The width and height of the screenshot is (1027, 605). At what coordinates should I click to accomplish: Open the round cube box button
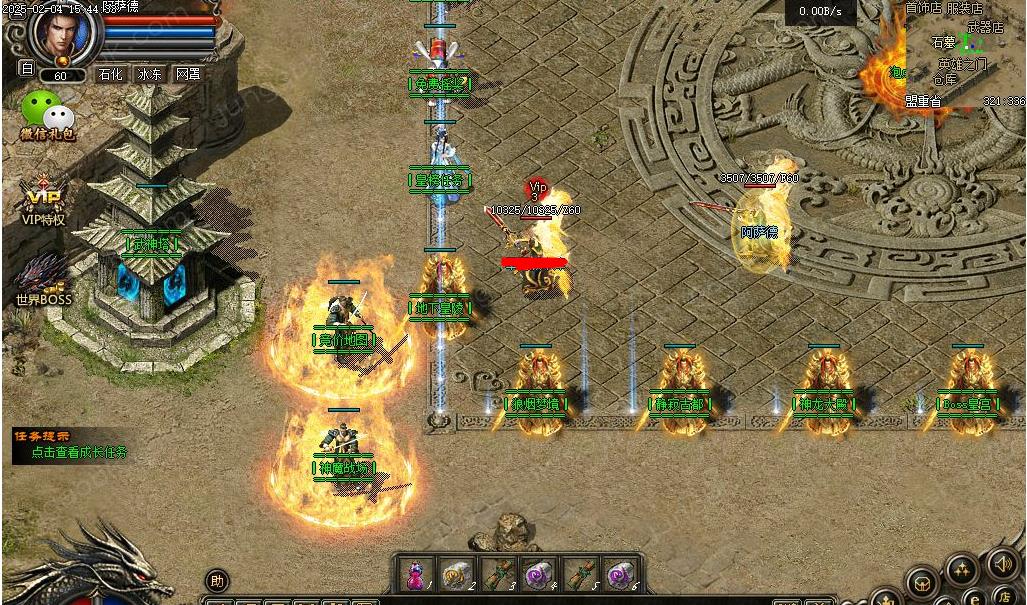[x=923, y=584]
